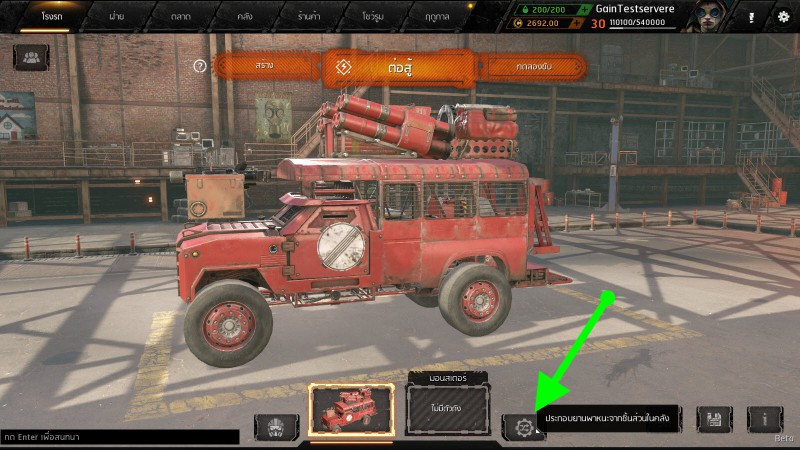
Task: Click the auto-assemble vehicle gear button
Action: [522, 427]
